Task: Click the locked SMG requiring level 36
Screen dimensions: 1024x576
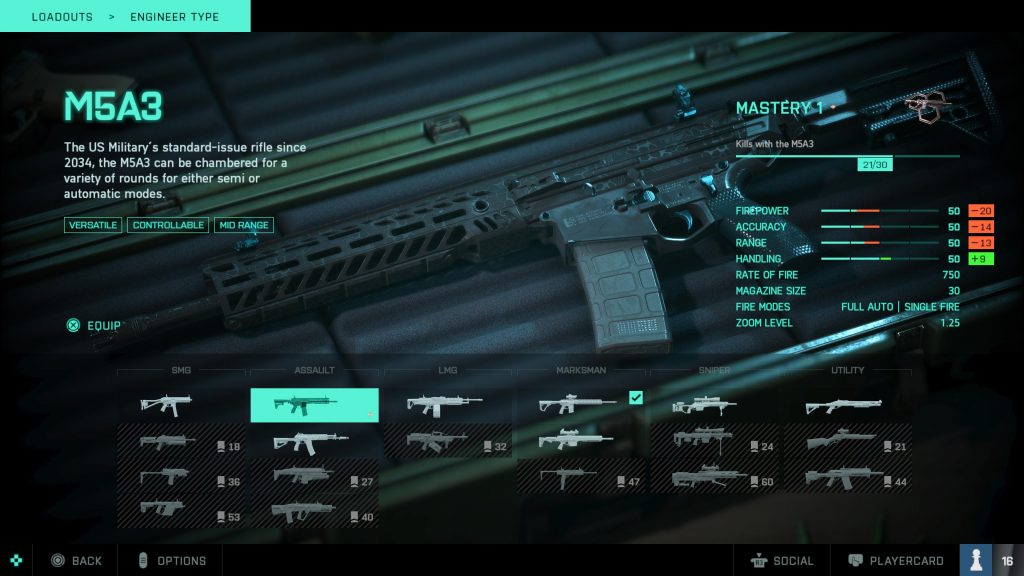Action: click(x=181, y=476)
